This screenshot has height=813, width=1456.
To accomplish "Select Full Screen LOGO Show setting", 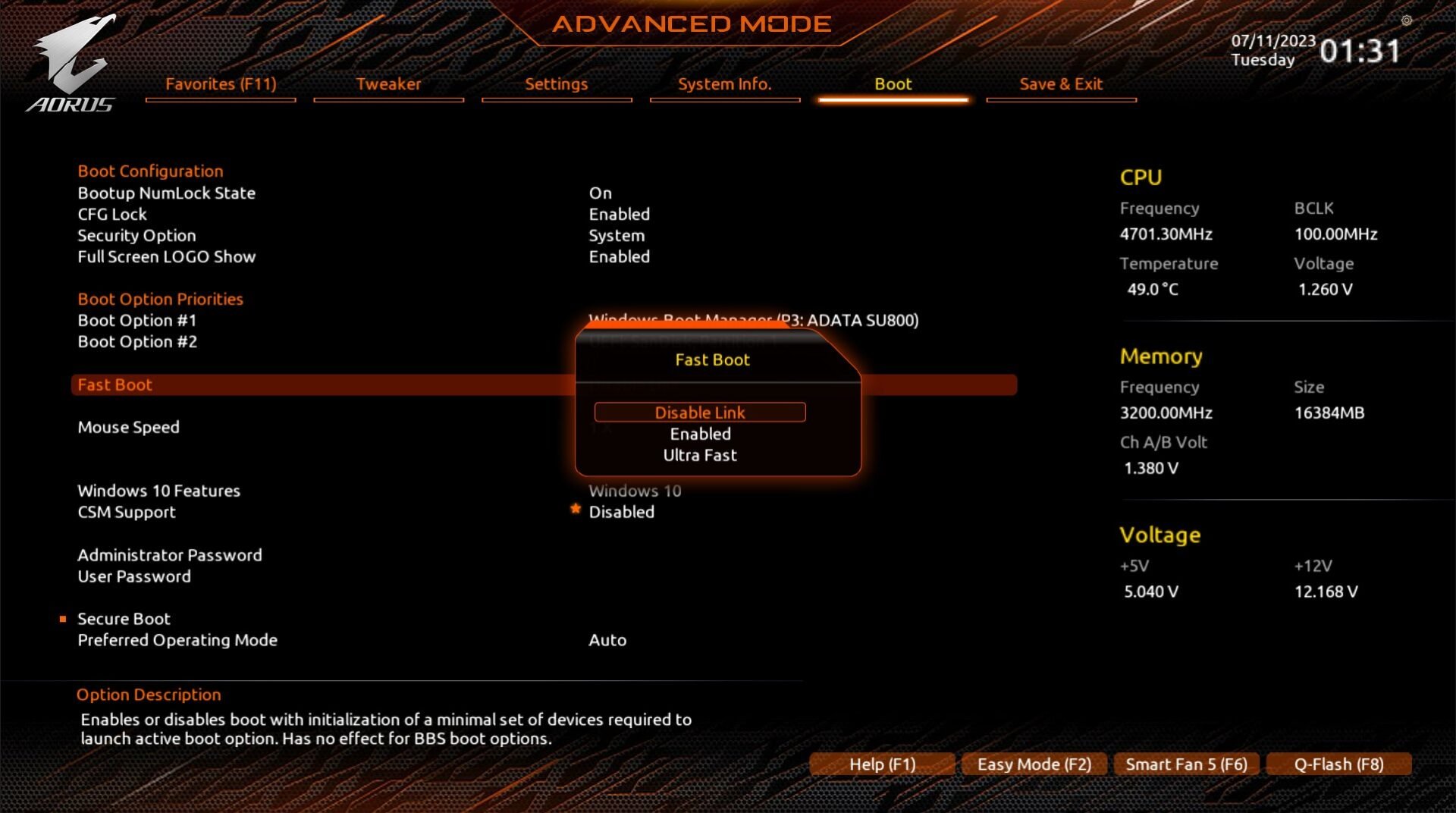I will (166, 257).
